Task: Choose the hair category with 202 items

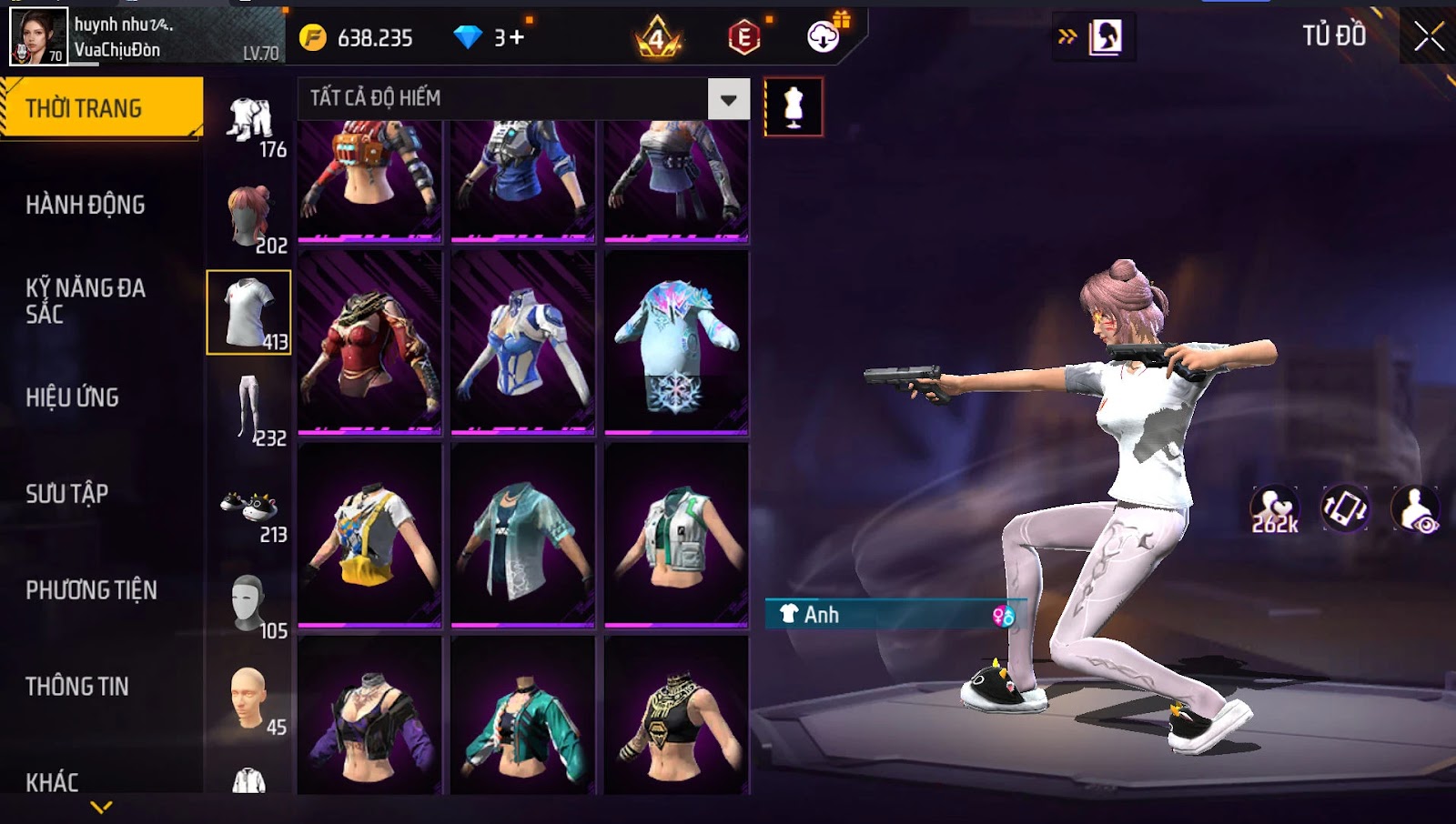Action: 250,218
